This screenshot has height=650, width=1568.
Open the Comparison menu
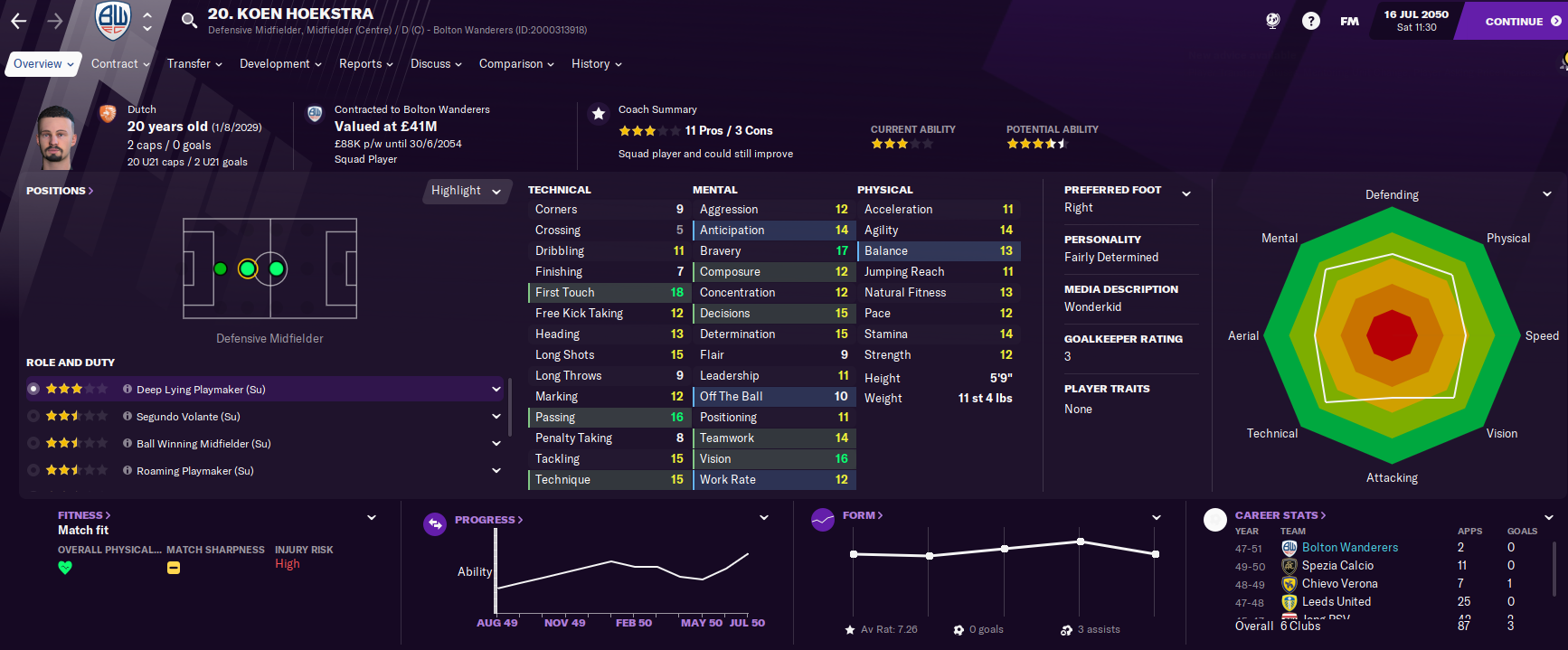[515, 64]
